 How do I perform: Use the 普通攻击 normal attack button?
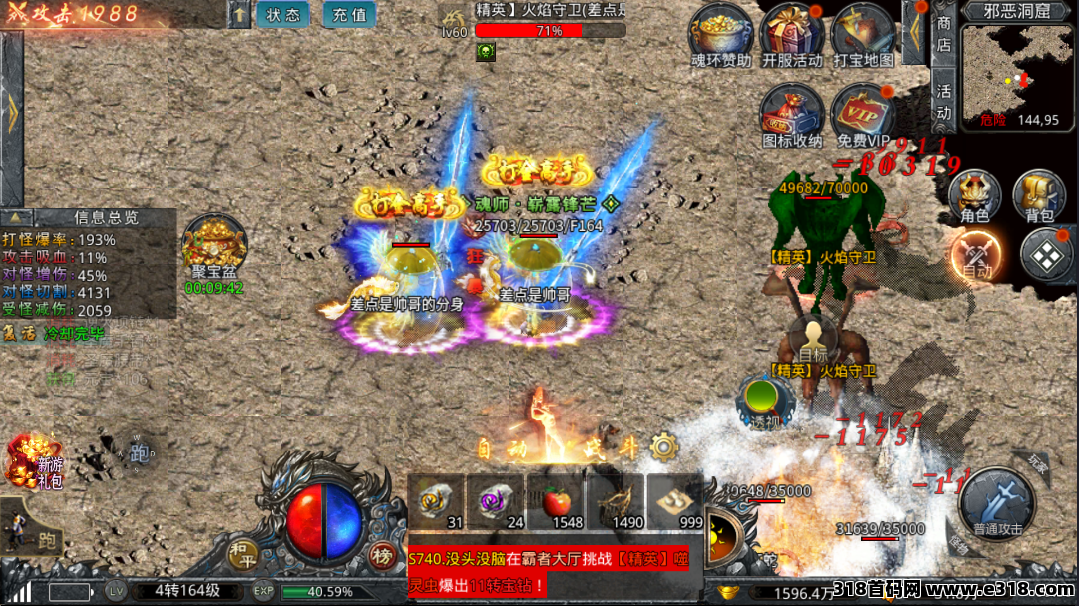[x=998, y=502]
